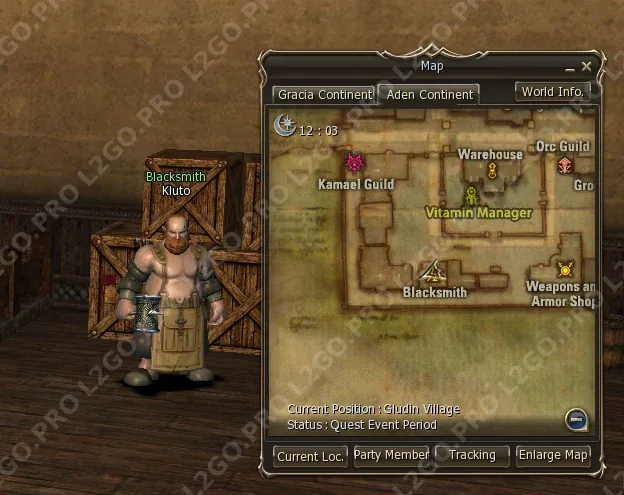Click the Orc Guild marker

coord(565,164)
